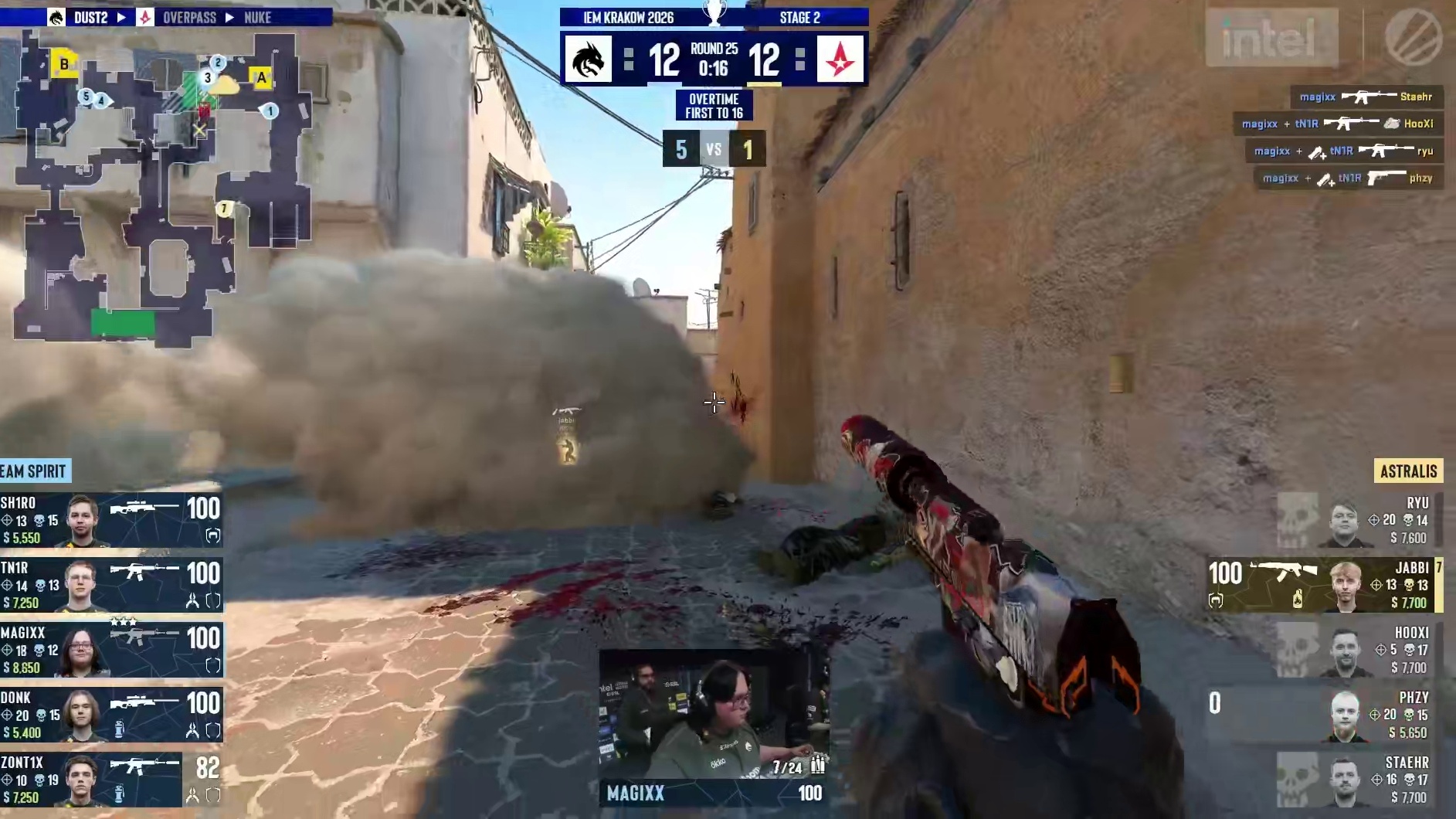
Task: Pick zont1x's player card
Action: (111, 780)
